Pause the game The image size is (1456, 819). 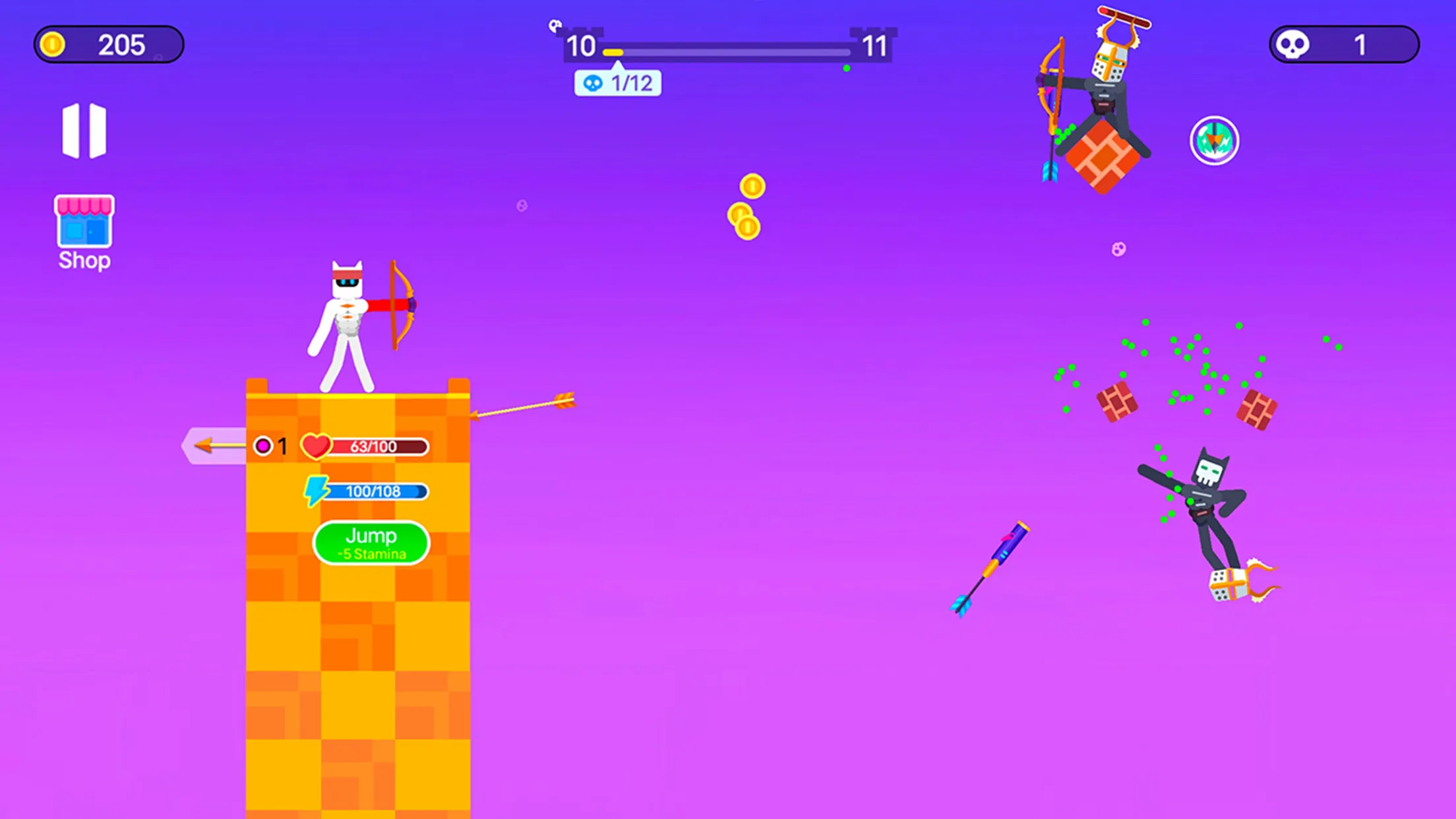[84, 130]
